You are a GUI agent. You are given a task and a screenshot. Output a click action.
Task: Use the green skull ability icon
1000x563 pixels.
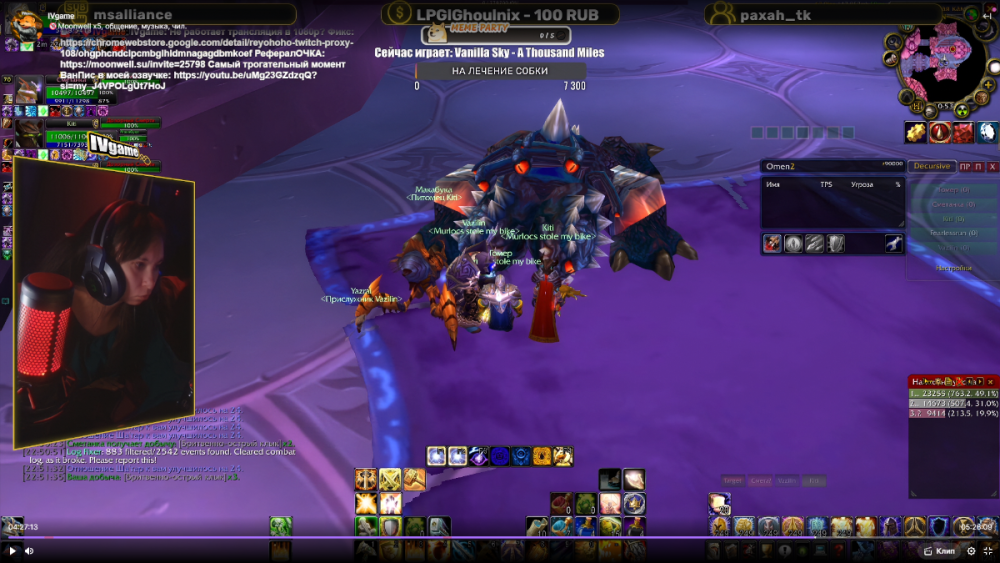click(281, 526)
